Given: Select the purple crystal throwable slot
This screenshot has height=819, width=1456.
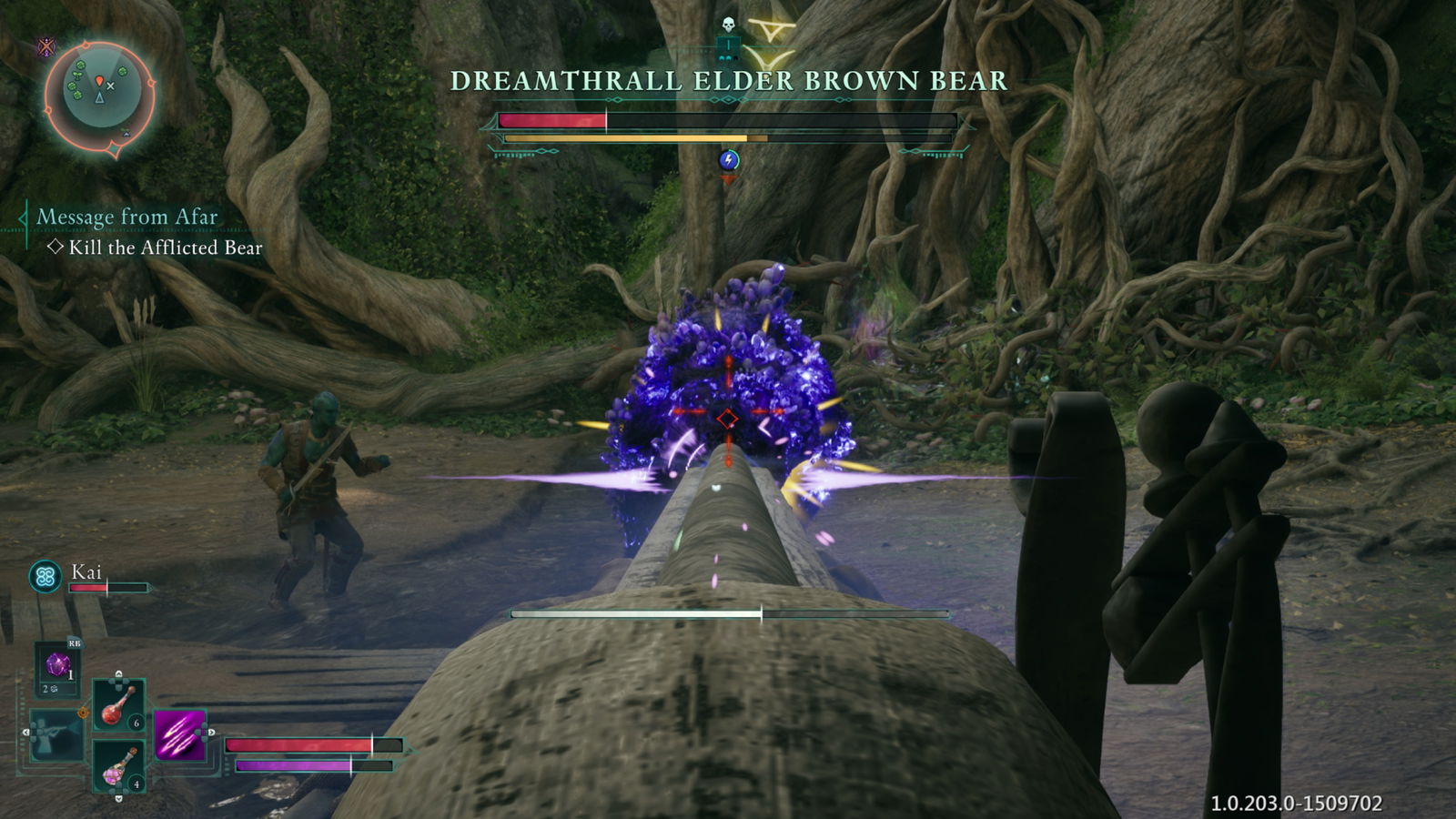Looking at the screenshot, I should tap(58, 667).
